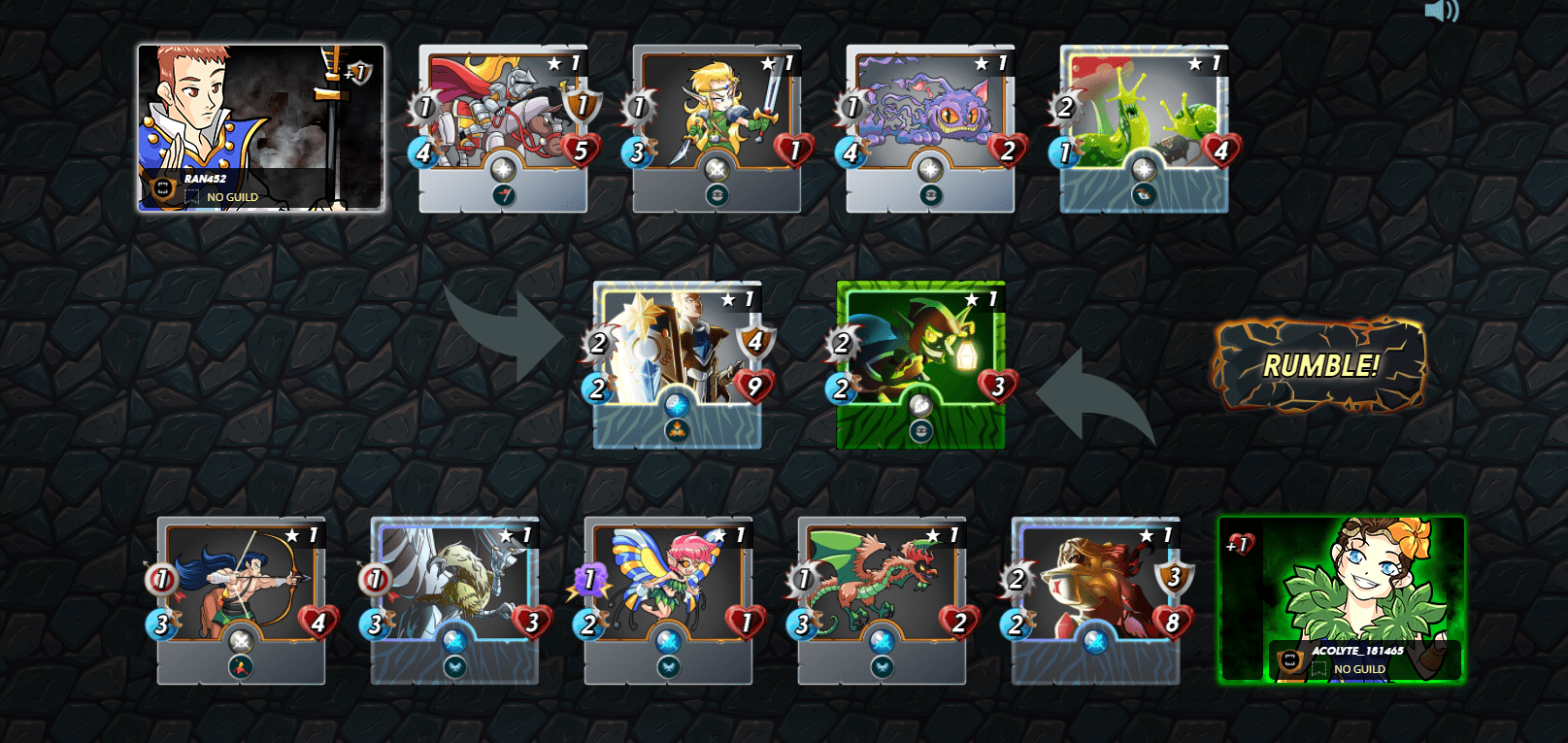Choose the pink-haired fairy card
The width and height of the screenshot is (1568, 743).
pyautogui.click(x=668, y=599)
